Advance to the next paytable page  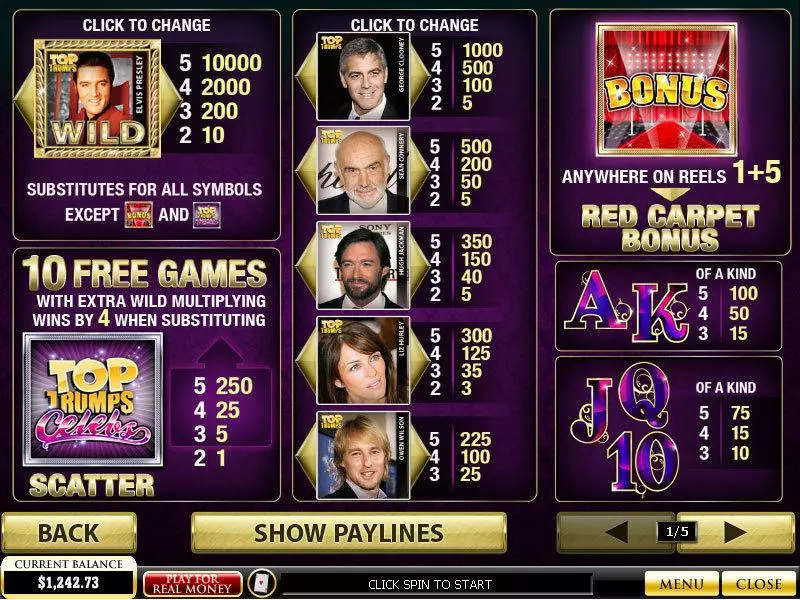tap(735, 531)
